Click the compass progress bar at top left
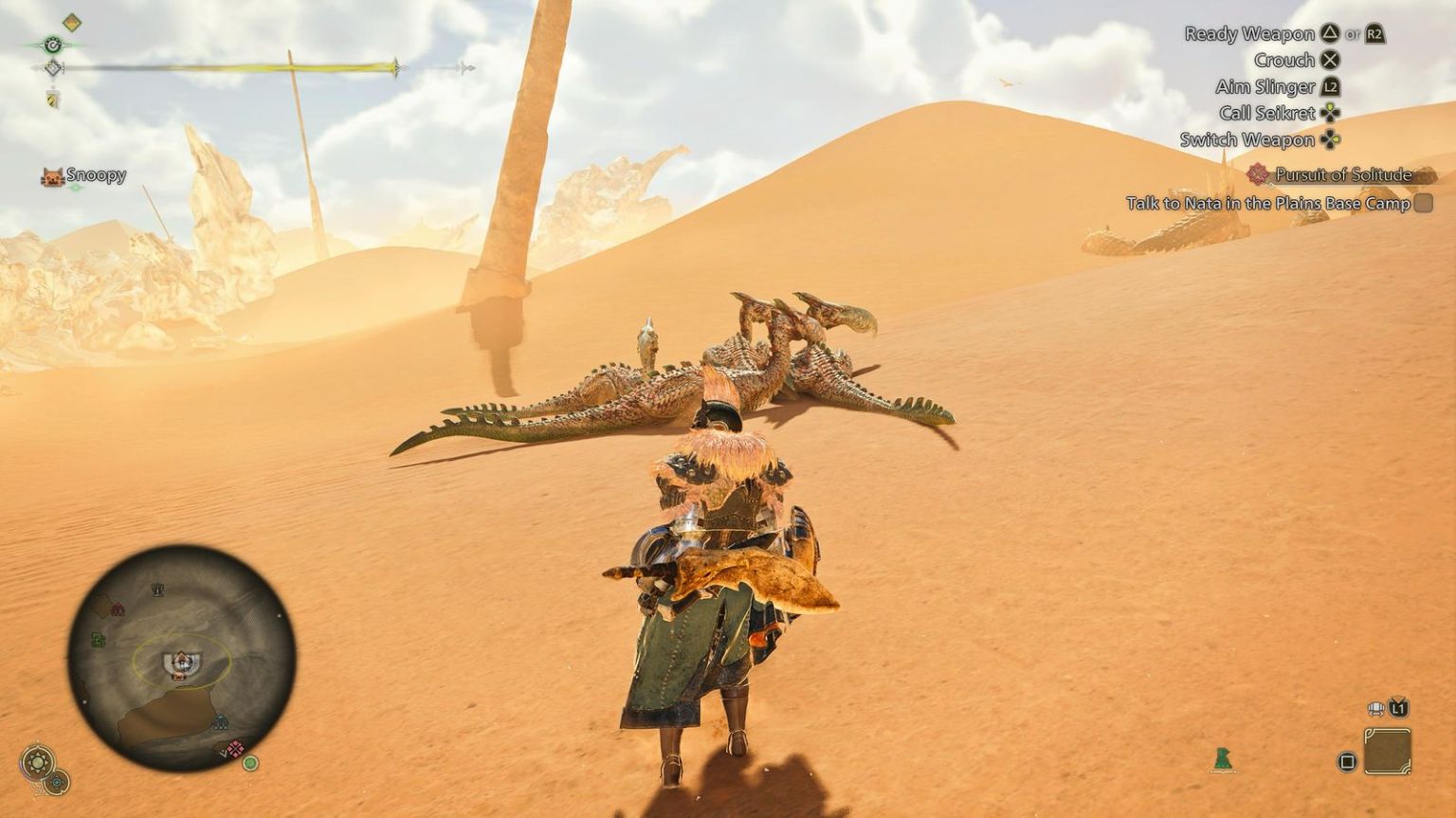Screen dimensions: 1456x818 click(x=237, y=67)
